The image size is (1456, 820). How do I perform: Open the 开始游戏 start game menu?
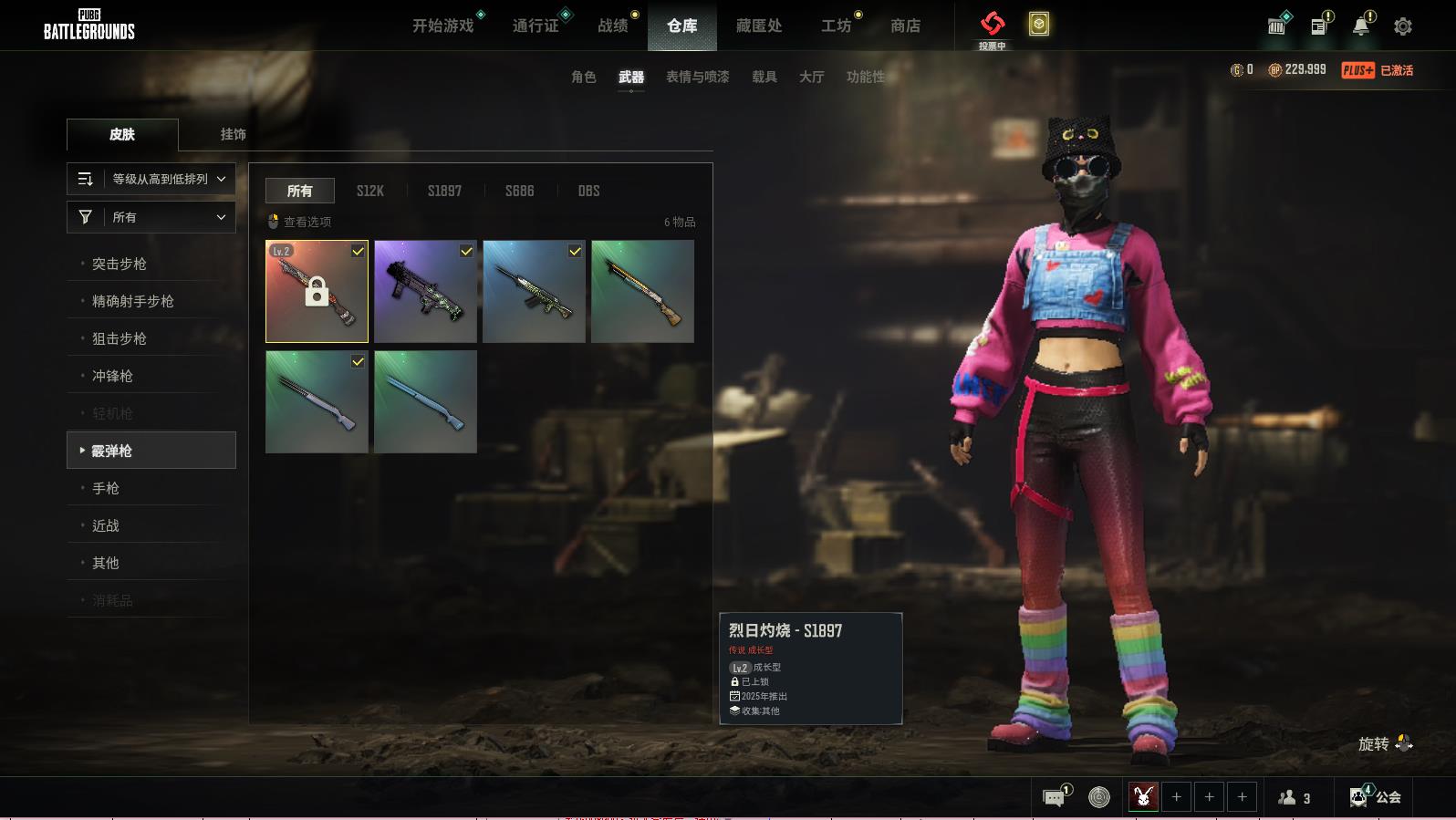pyautogui.click(x=442, y=26)
